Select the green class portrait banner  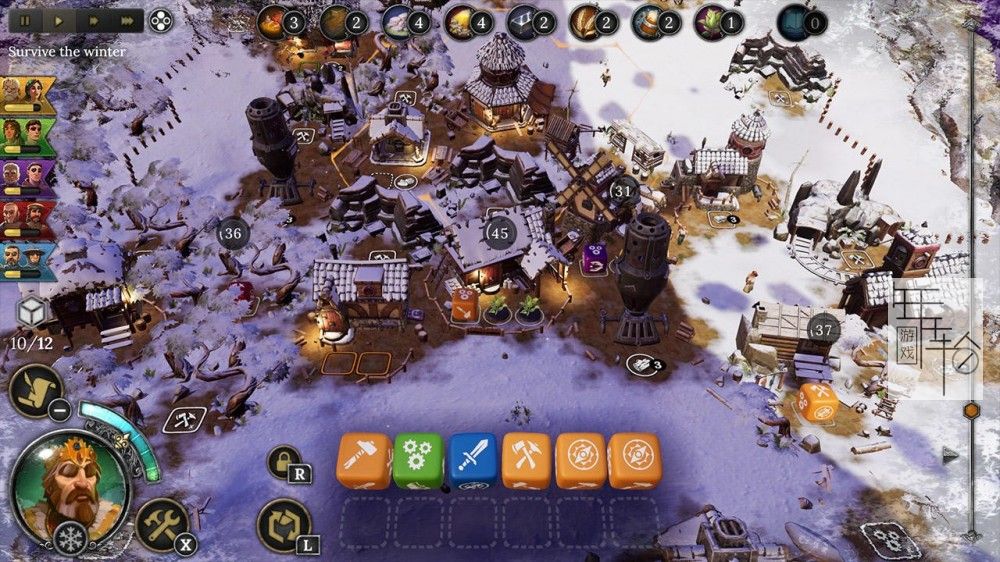click(x=27, y=134)
